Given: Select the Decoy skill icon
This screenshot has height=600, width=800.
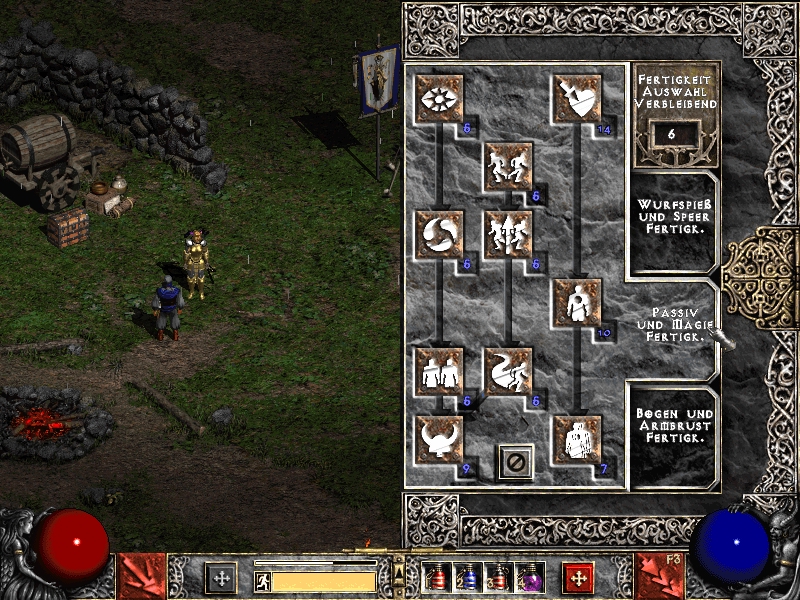Looking at the screenshot, I should coord(438,370).
